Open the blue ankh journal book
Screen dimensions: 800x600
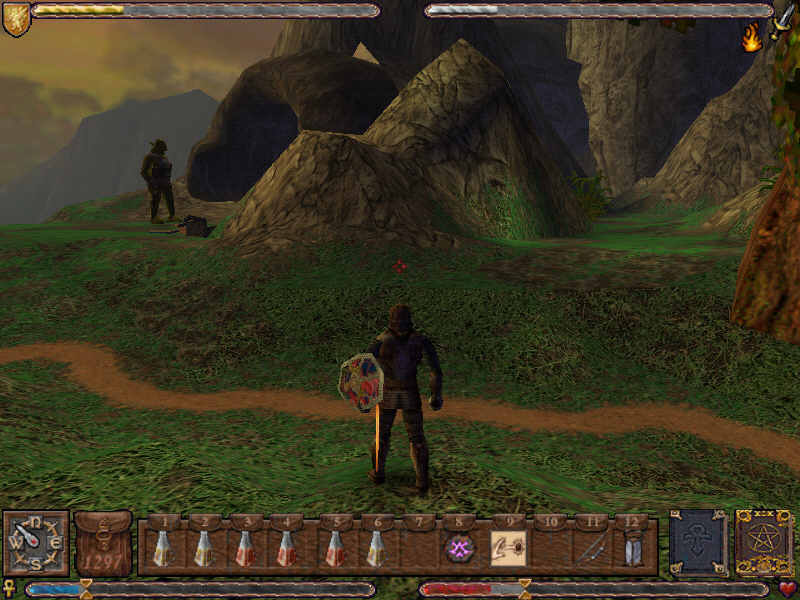pos(697,543)
